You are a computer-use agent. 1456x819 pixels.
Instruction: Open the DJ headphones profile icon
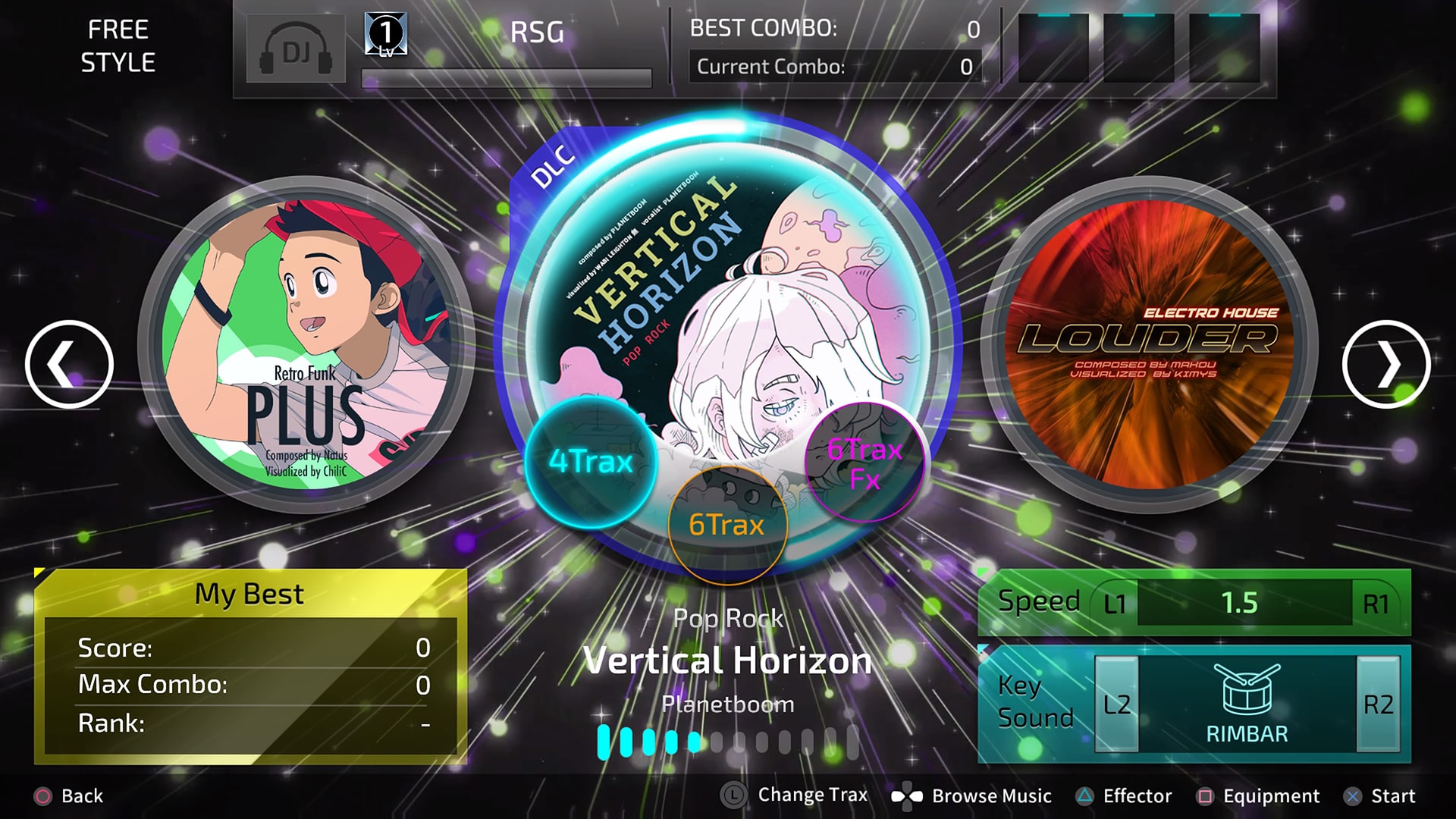pyautogui.click(x=296, y=50)
